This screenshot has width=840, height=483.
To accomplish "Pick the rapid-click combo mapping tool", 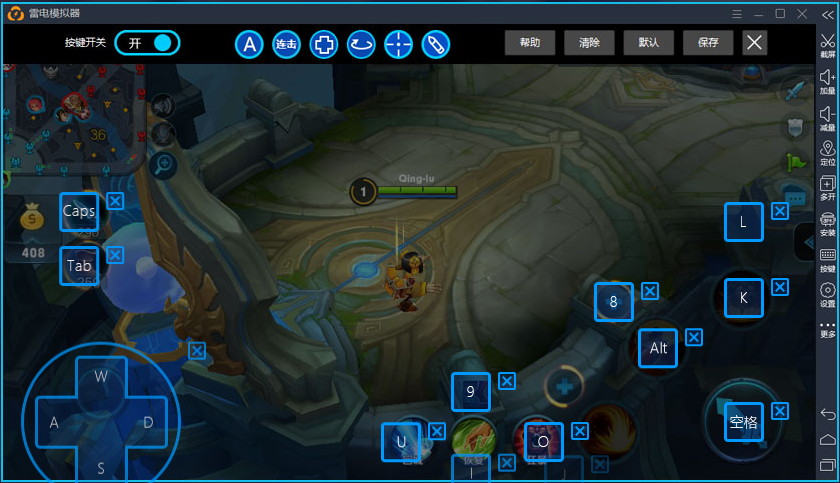I will [286, 44].
